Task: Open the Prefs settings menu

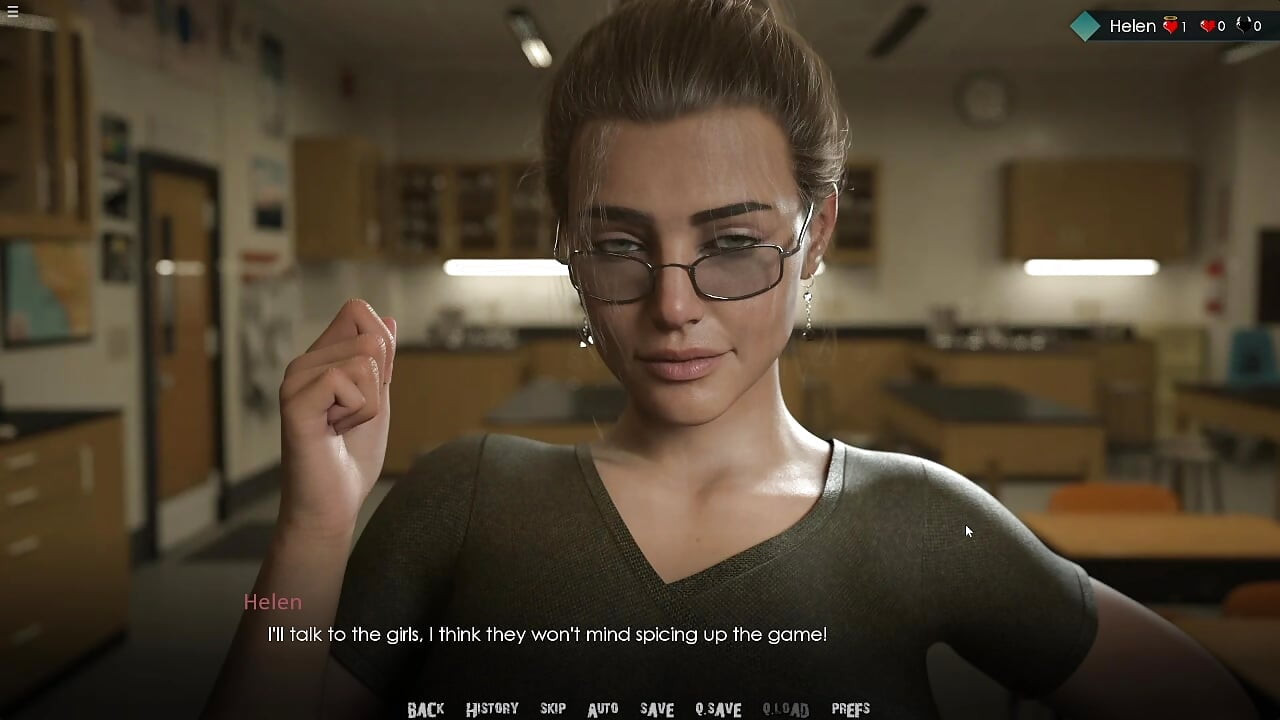Action: 851,709
